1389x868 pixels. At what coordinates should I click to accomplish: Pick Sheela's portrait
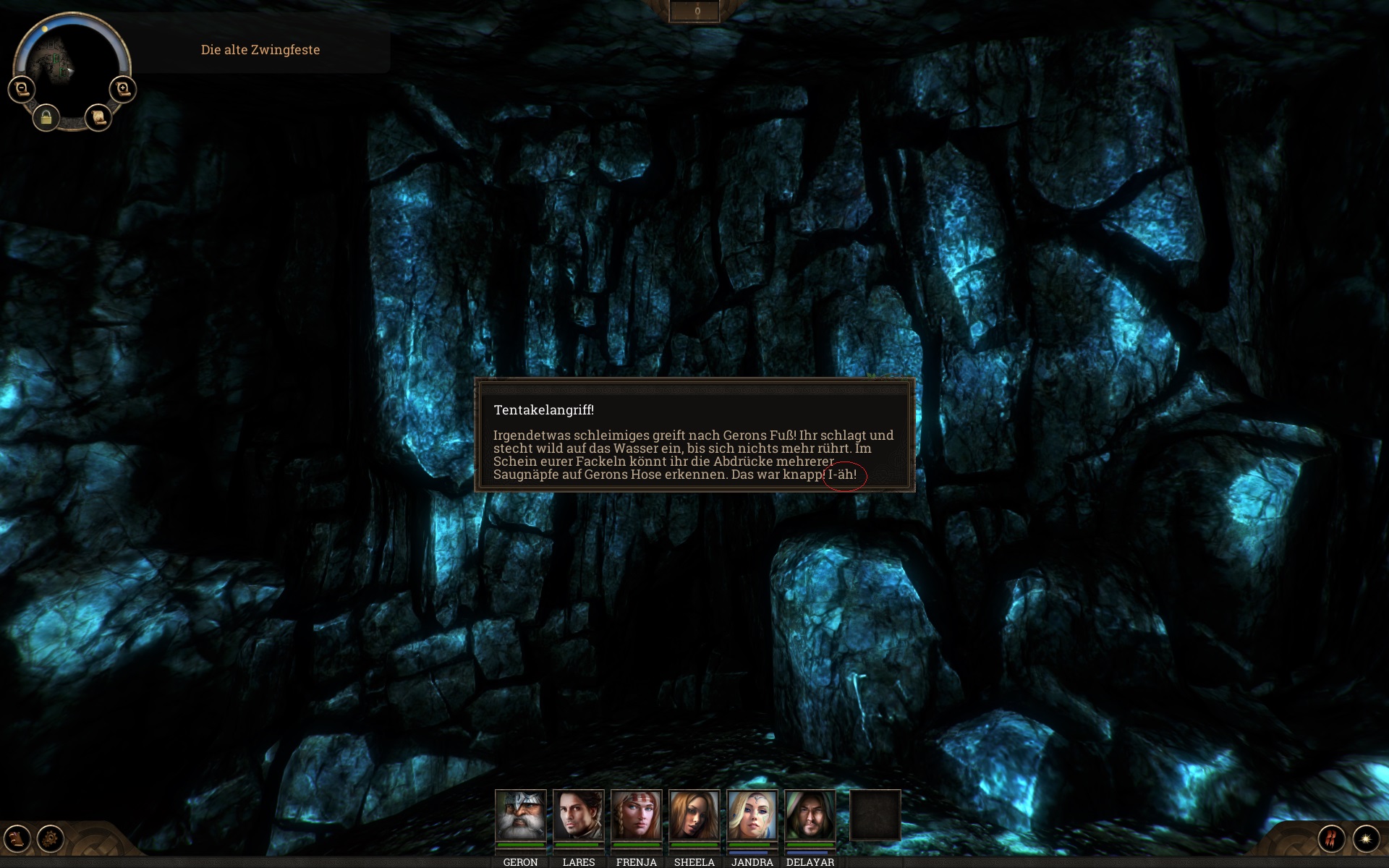(694, 815)
